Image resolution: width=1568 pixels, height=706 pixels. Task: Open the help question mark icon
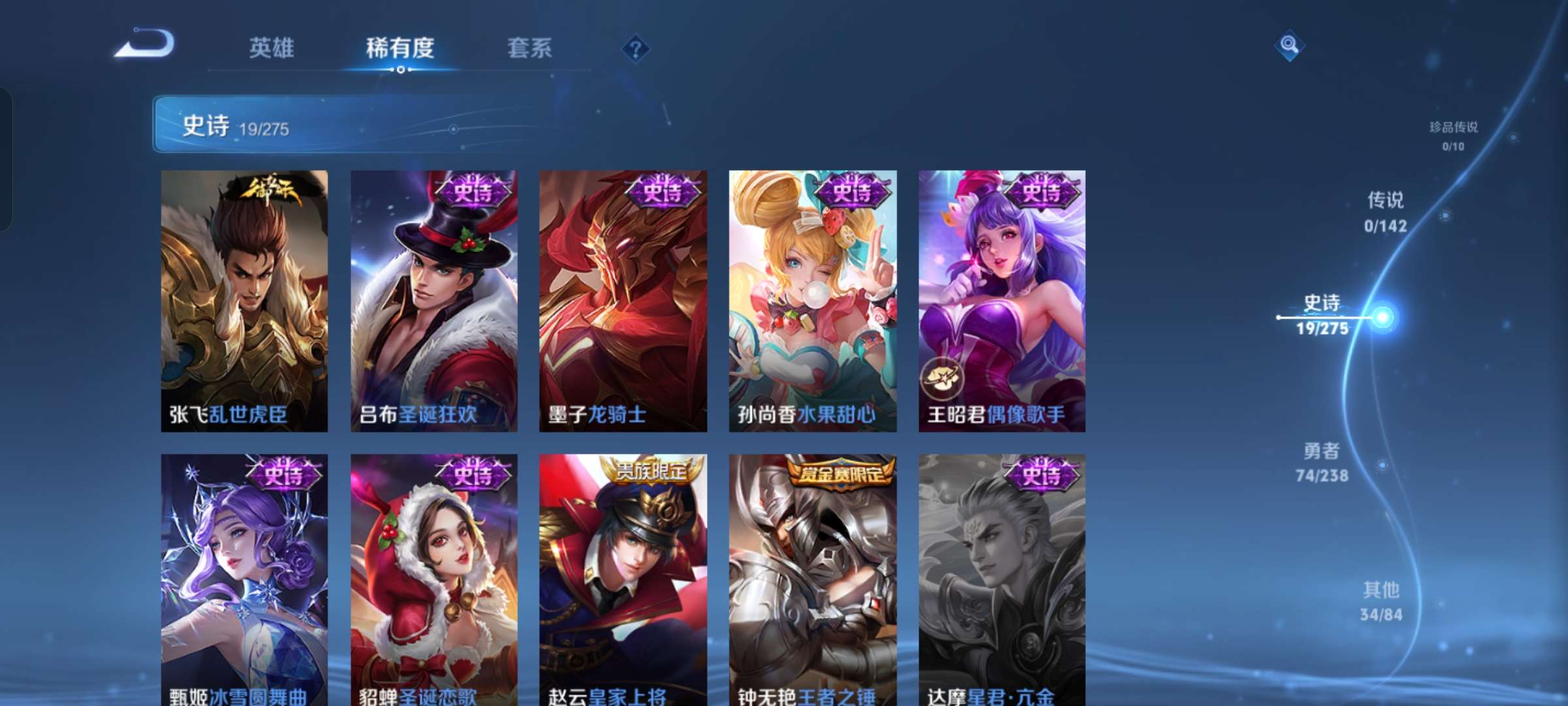pyautogui.click(x=635, y=48)
